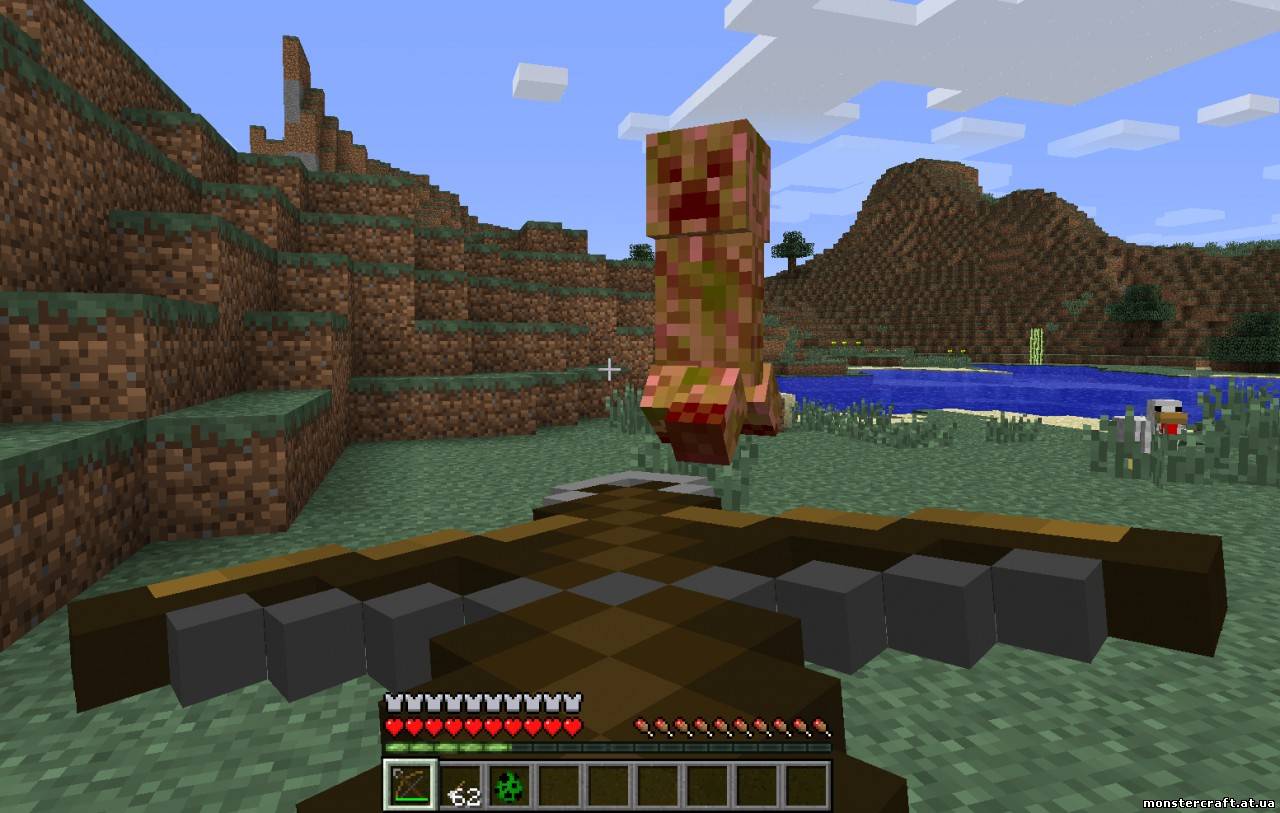Click the arrow item showing quantity 62

point(462,788)
